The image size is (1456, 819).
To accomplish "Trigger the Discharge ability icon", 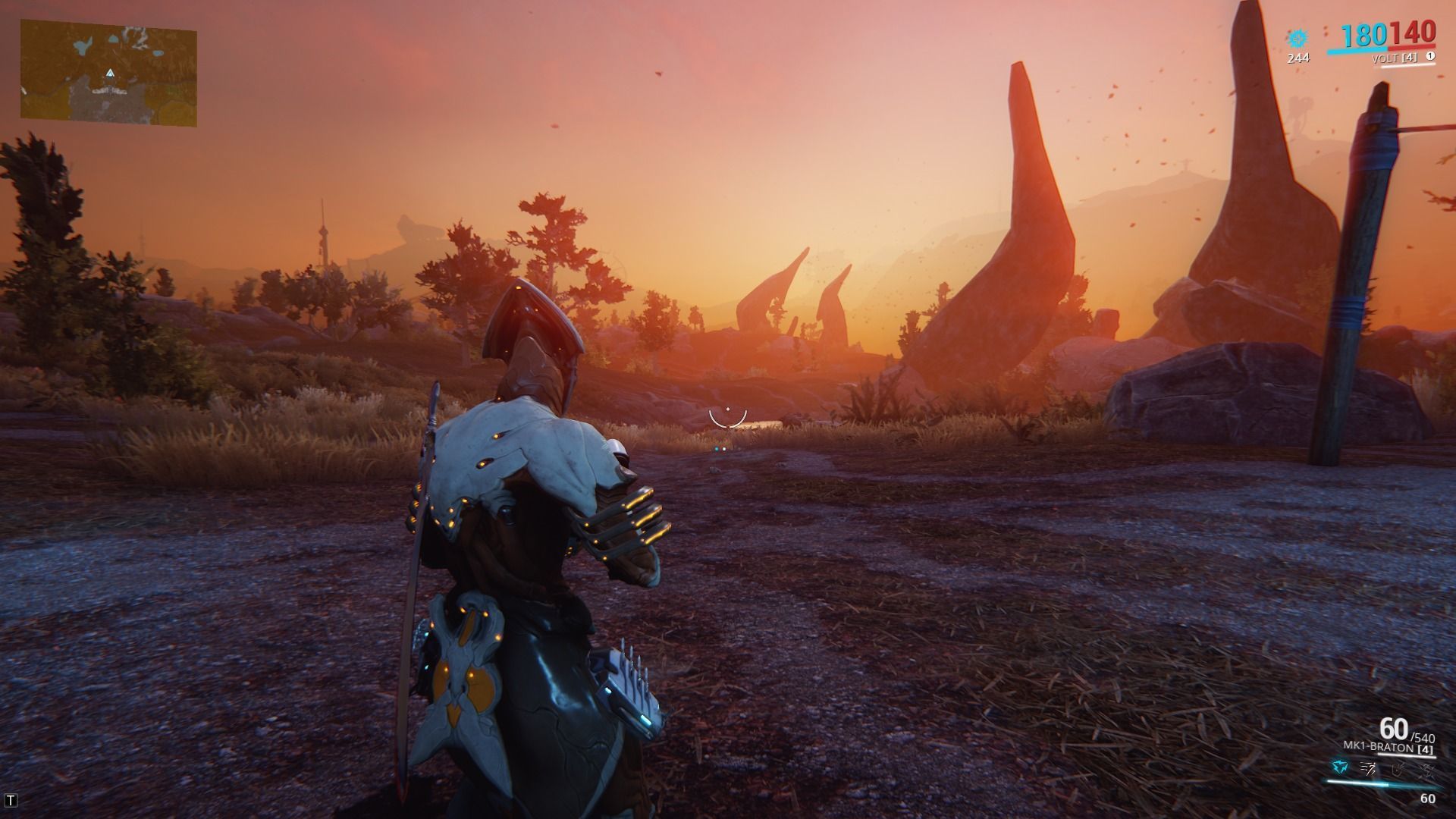I will (x=1426, y=770).
